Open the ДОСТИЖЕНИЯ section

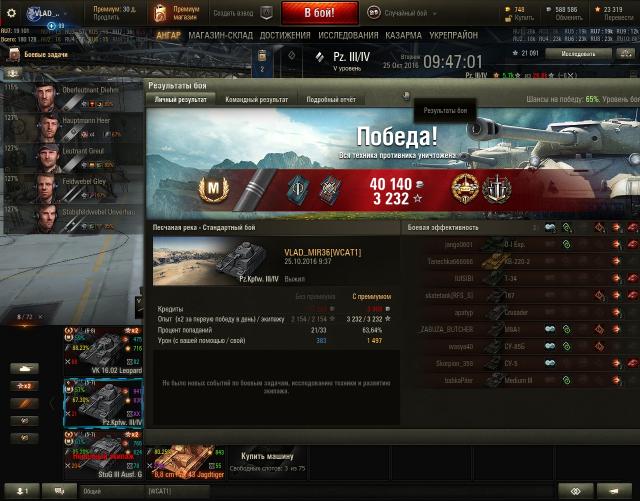(285, 35)
